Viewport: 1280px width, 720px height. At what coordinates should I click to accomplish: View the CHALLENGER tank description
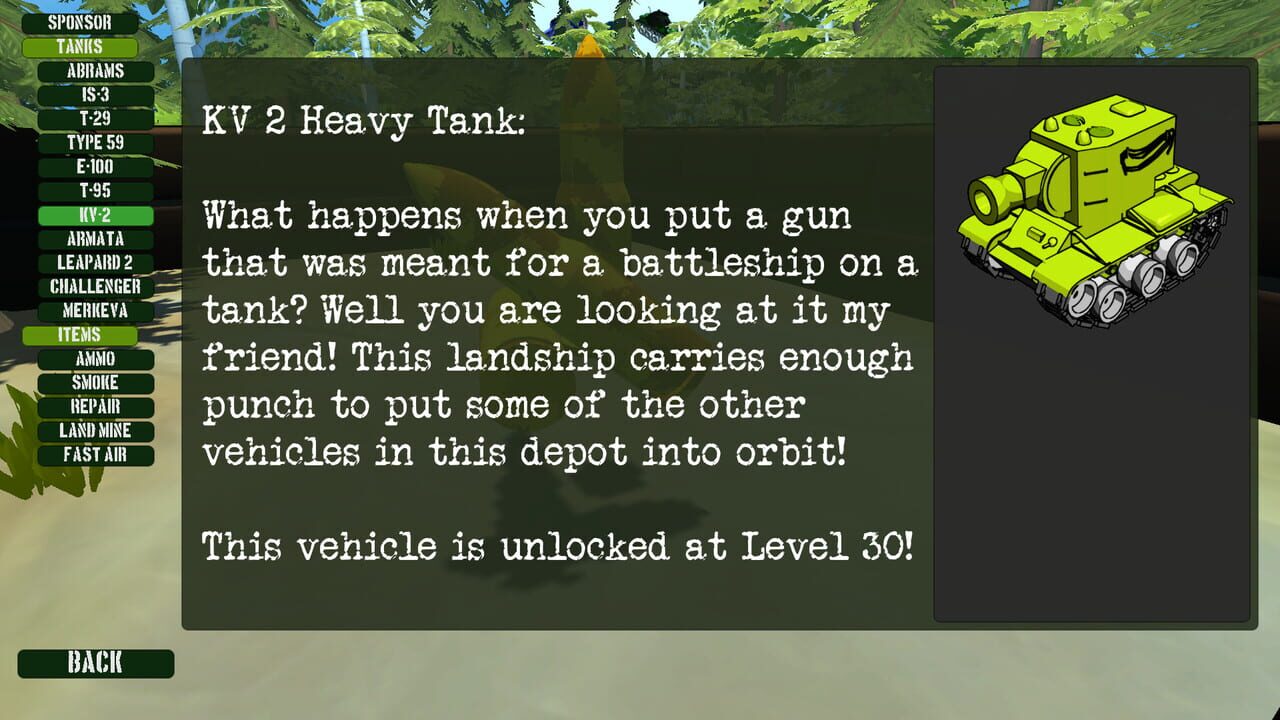95,286
